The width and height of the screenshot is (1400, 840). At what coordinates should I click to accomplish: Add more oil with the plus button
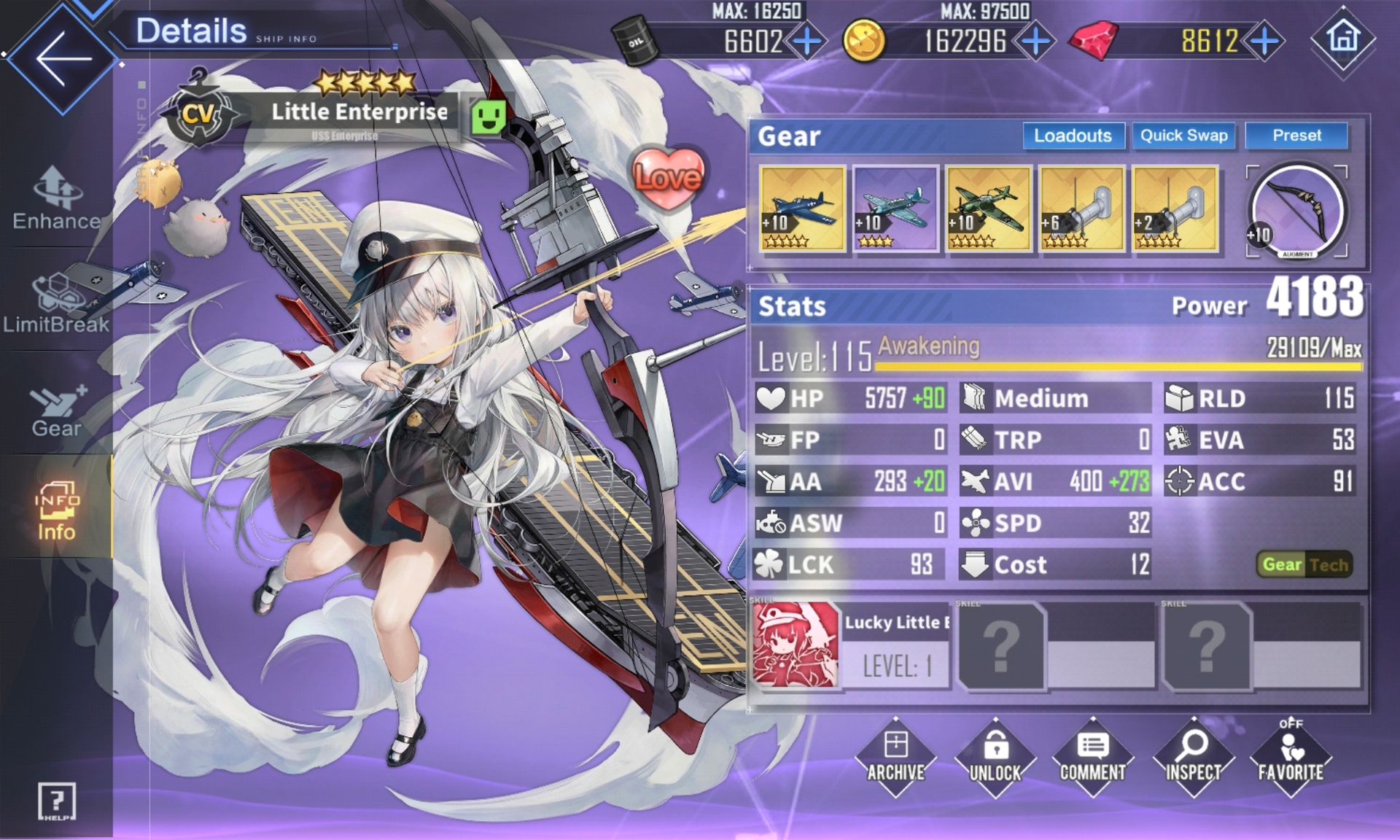tap(807, 41)
